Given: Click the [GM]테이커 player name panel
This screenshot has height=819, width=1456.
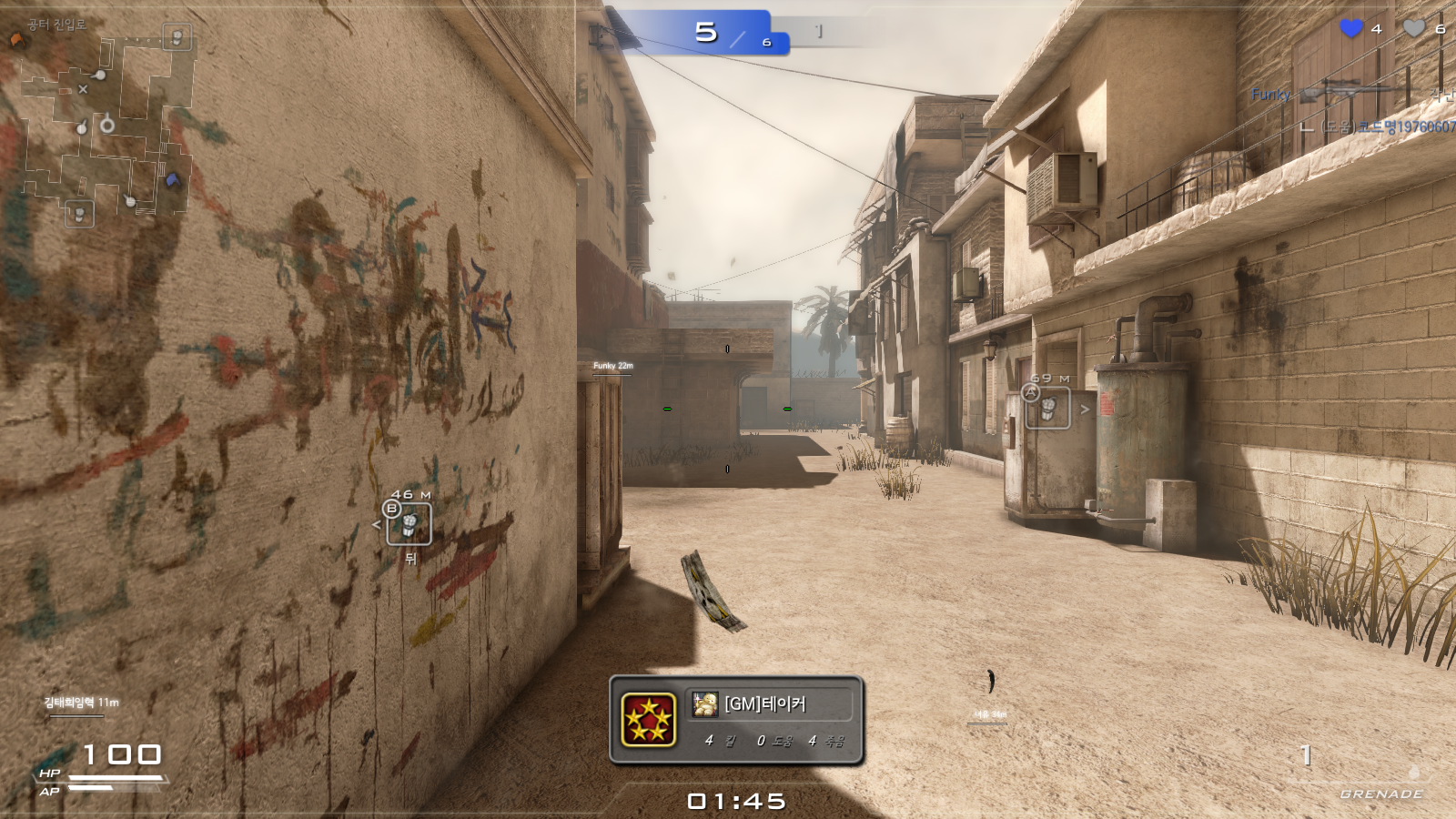Looking at the screenshot, I should (769, 703).
